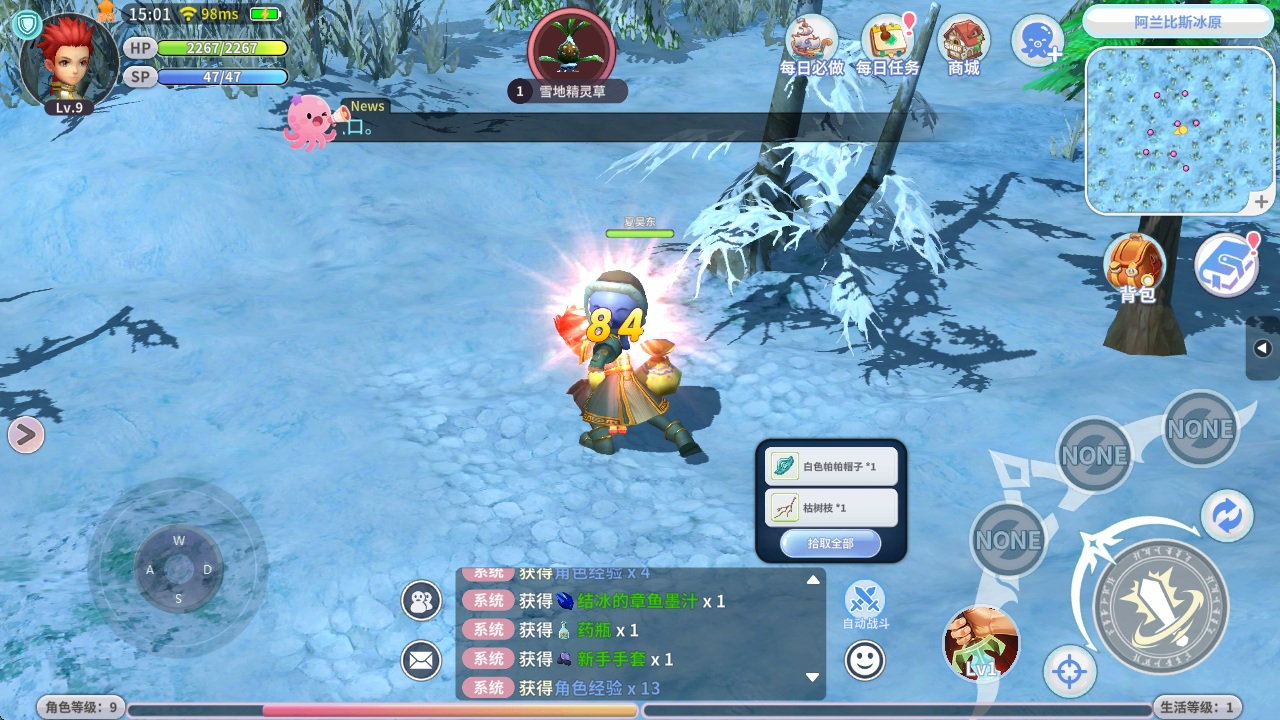Select the 白色帕帕帽子 loot item
The image size is (1280, 720).
click(831, 466)
